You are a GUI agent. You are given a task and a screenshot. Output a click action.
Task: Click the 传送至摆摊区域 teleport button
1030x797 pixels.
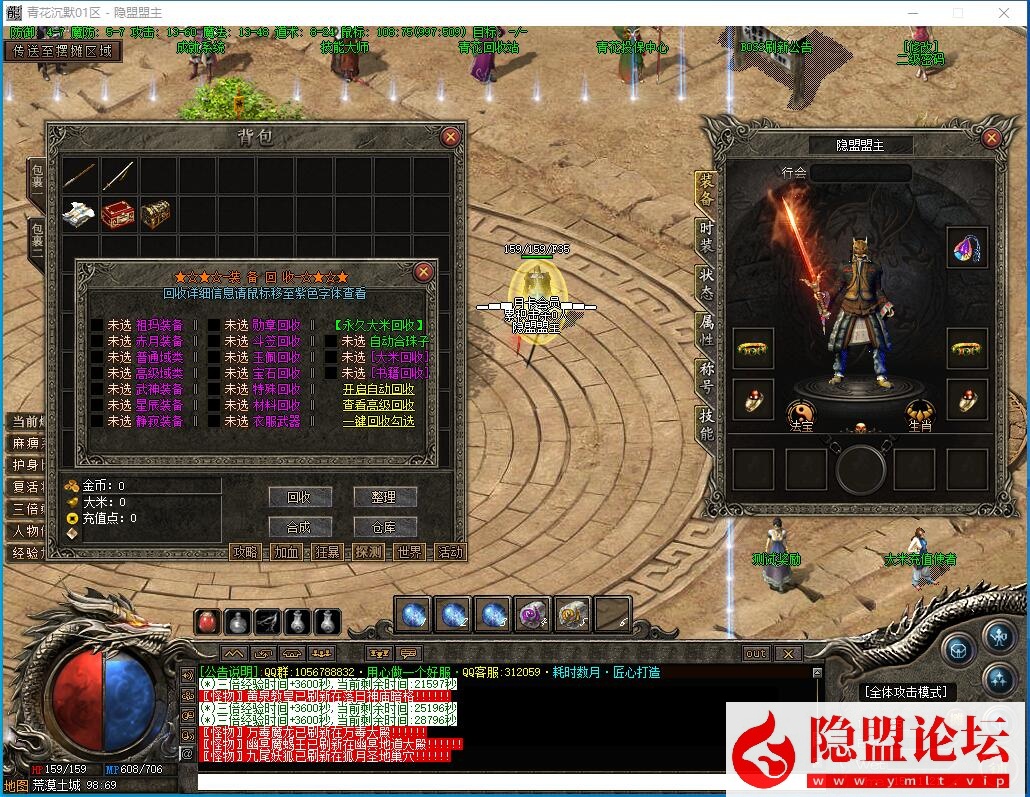[63, 52]
